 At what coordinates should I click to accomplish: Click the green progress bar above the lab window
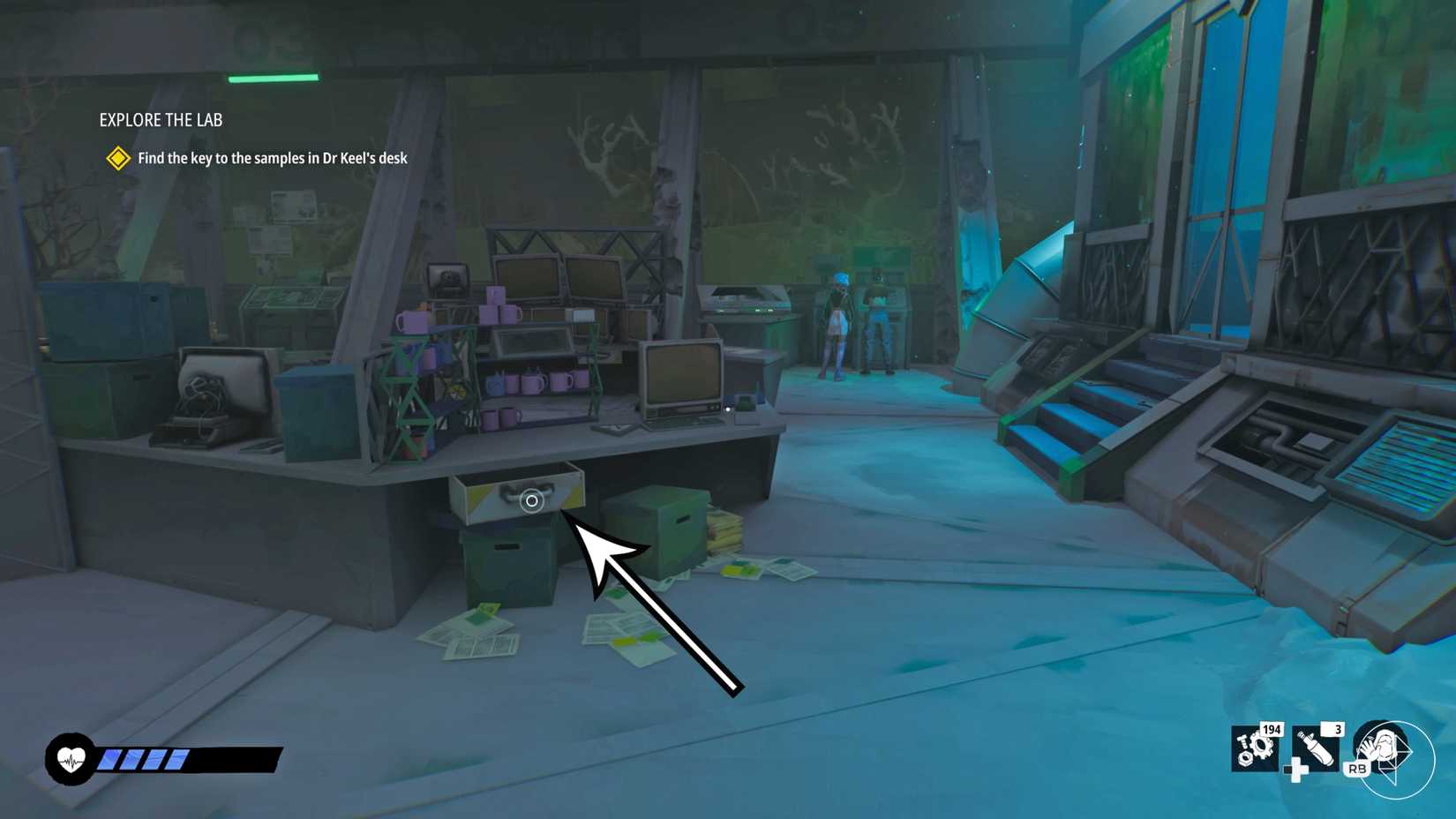click(x=274, y=78)
